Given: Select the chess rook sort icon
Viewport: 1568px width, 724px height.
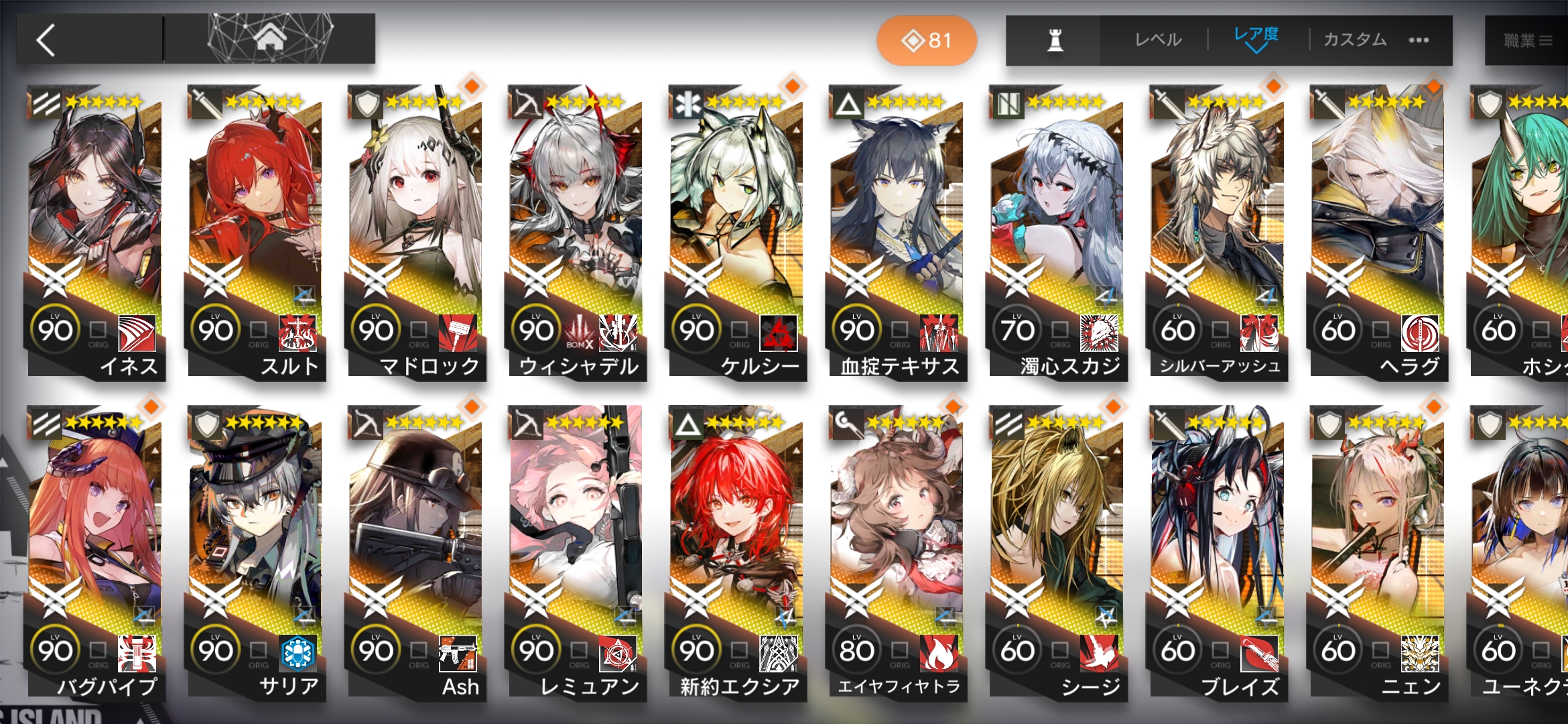Looking at the screenshot, I should [x=1055, y=40].
